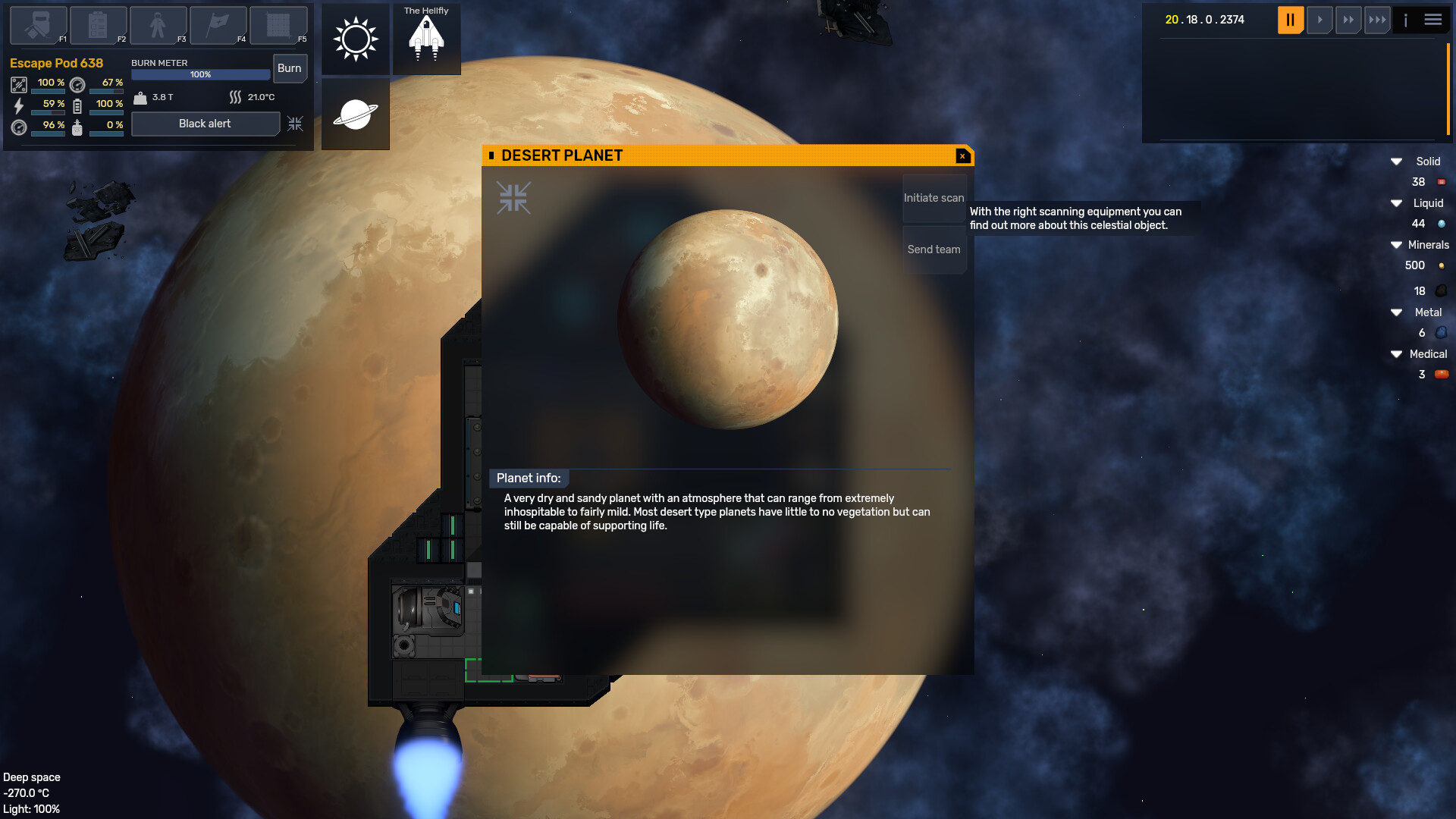1456x819 pixels.
Task: Click the info icon near the clock
Action: tap(1407, 20)
